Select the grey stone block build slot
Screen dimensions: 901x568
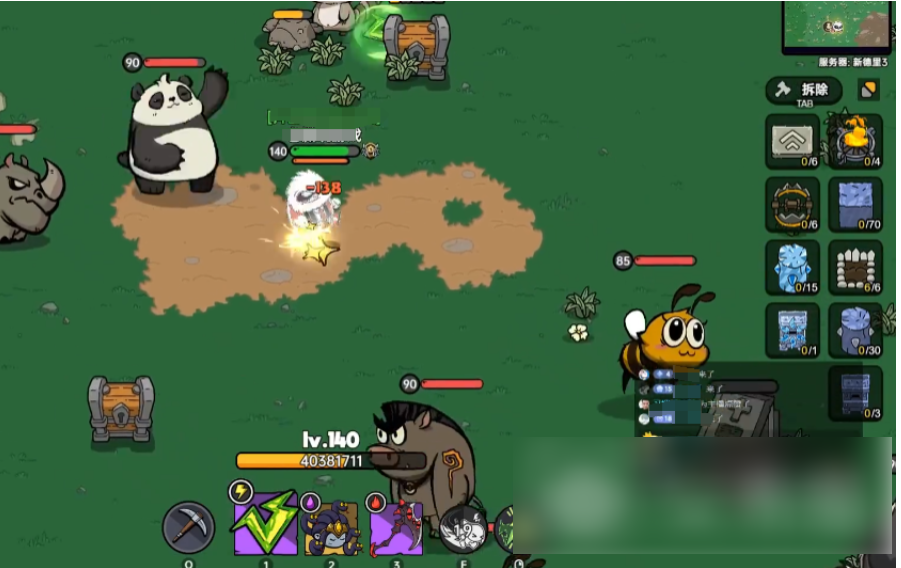856,392
